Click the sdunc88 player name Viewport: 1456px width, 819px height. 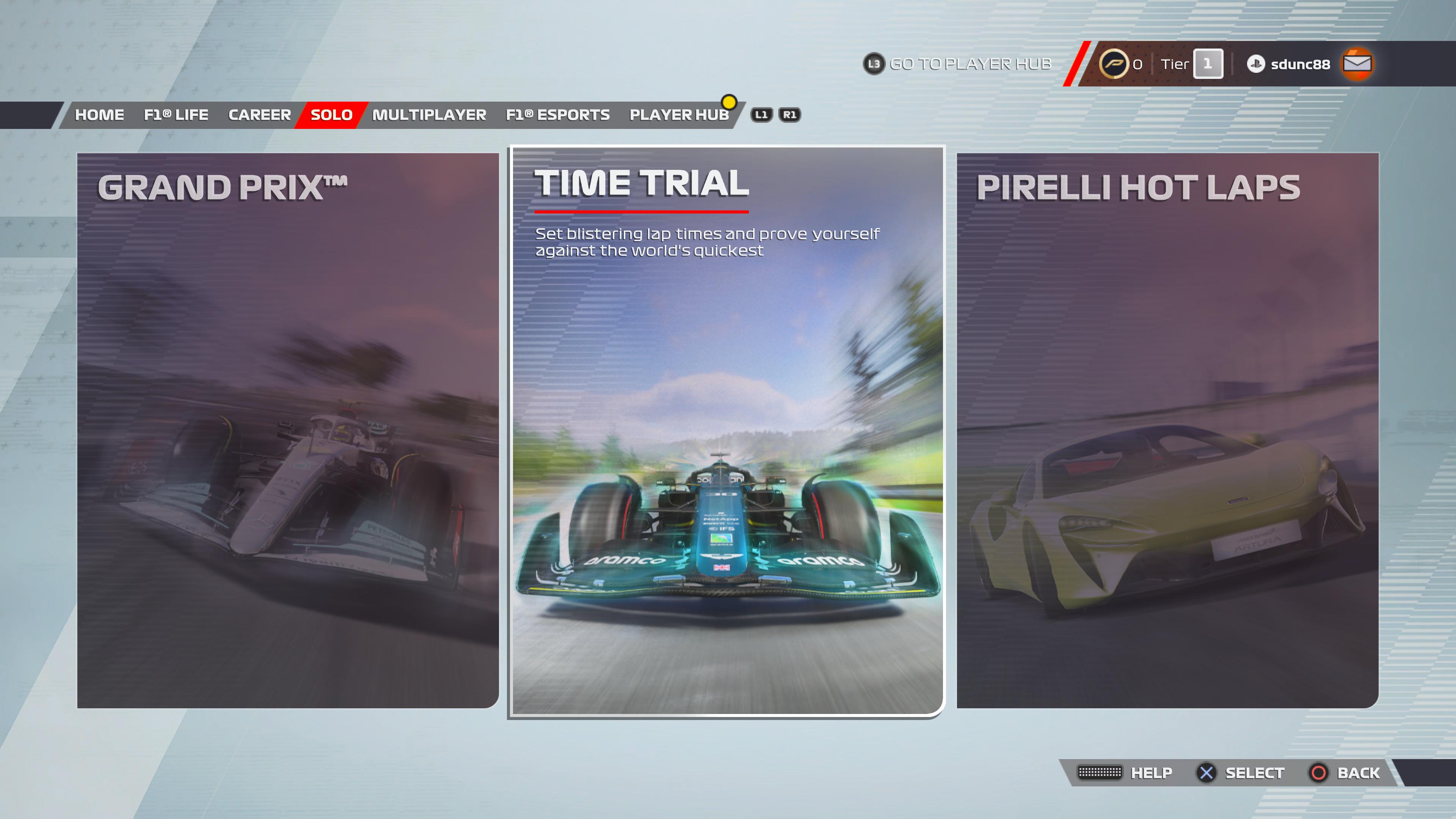coord(1299,64)
